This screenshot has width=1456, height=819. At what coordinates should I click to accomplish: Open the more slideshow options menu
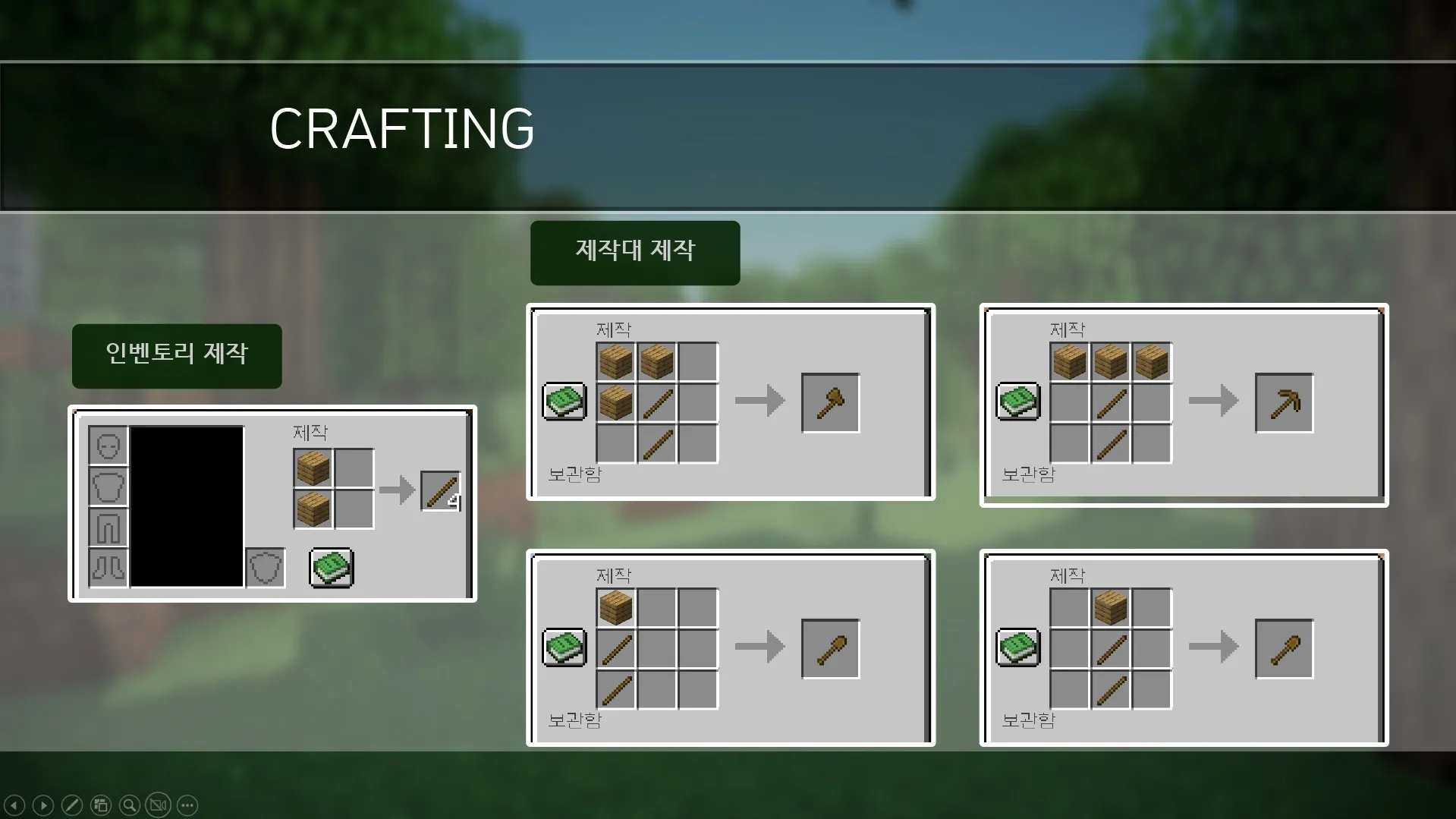coord(186,805)
